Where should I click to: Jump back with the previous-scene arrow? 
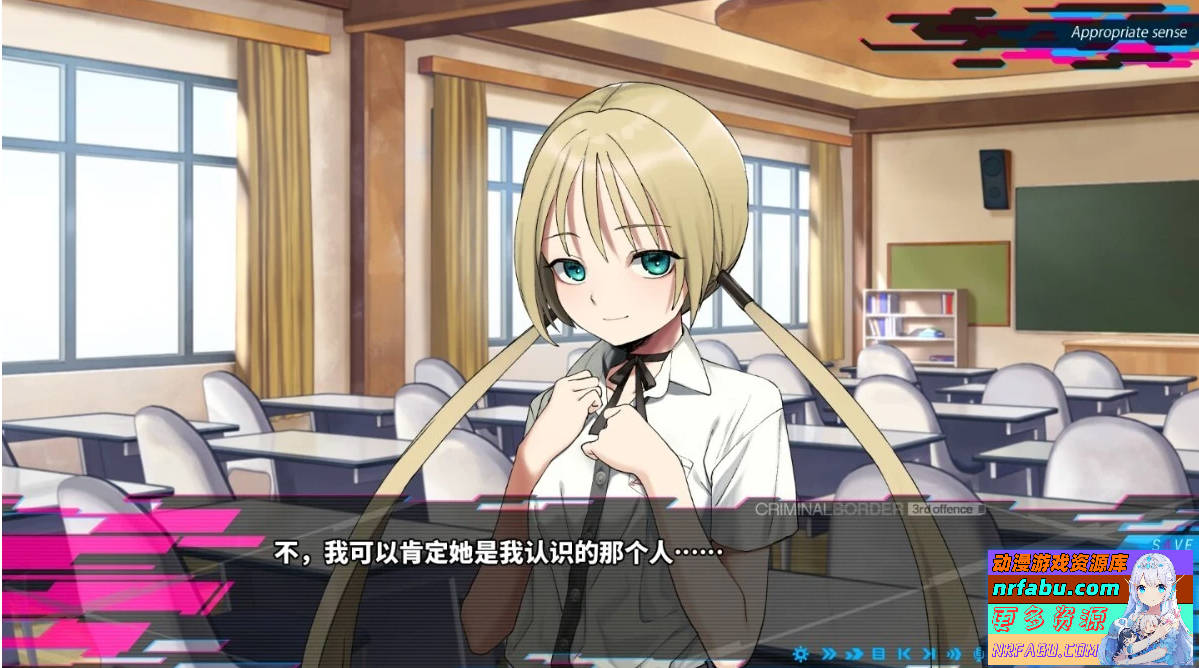pos(904,654)
